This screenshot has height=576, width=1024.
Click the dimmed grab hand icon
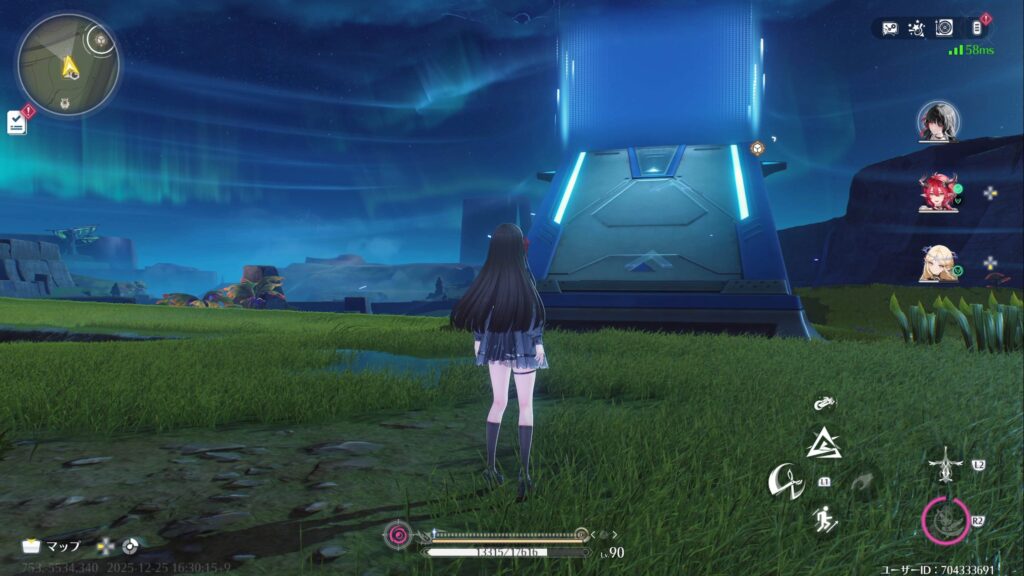pos(861,482)
